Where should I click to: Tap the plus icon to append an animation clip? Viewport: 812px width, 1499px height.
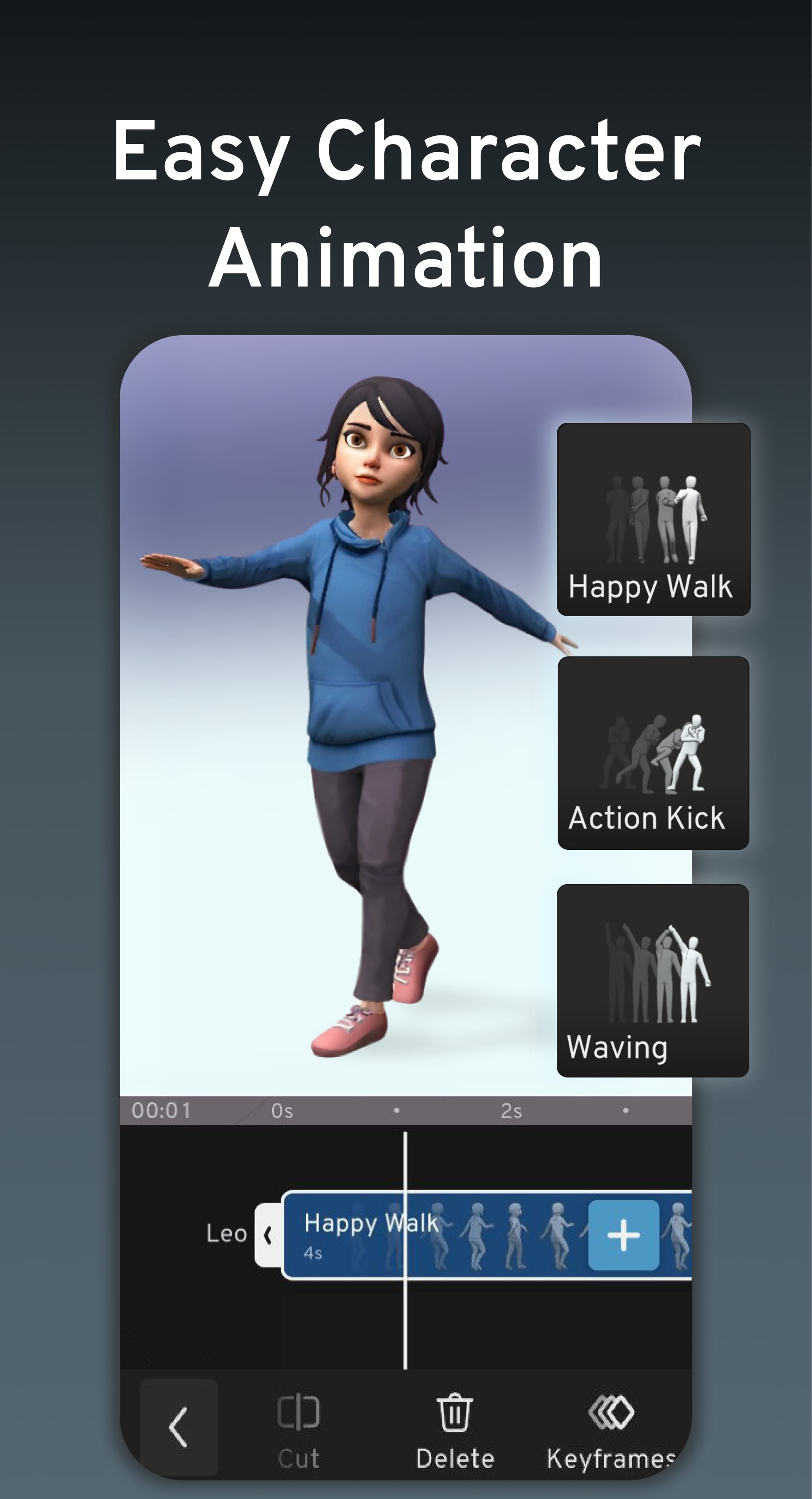(623, 1235)
